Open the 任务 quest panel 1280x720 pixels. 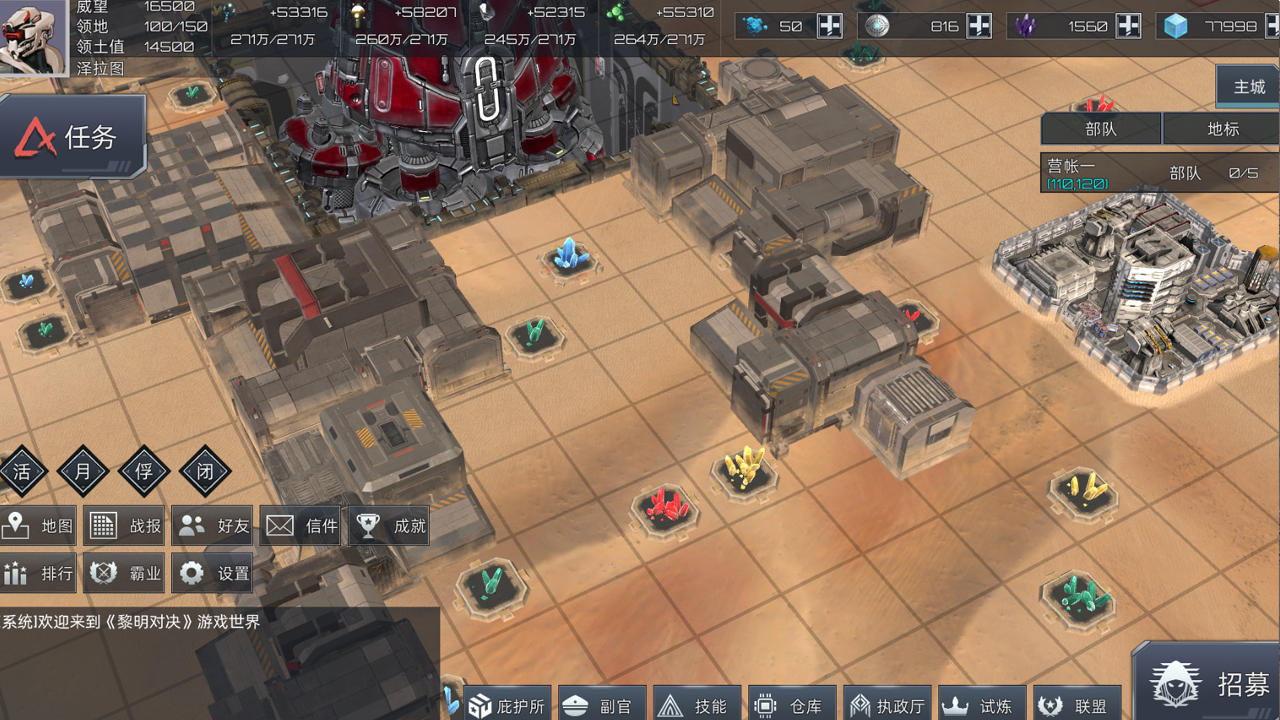tap(73, 137)
